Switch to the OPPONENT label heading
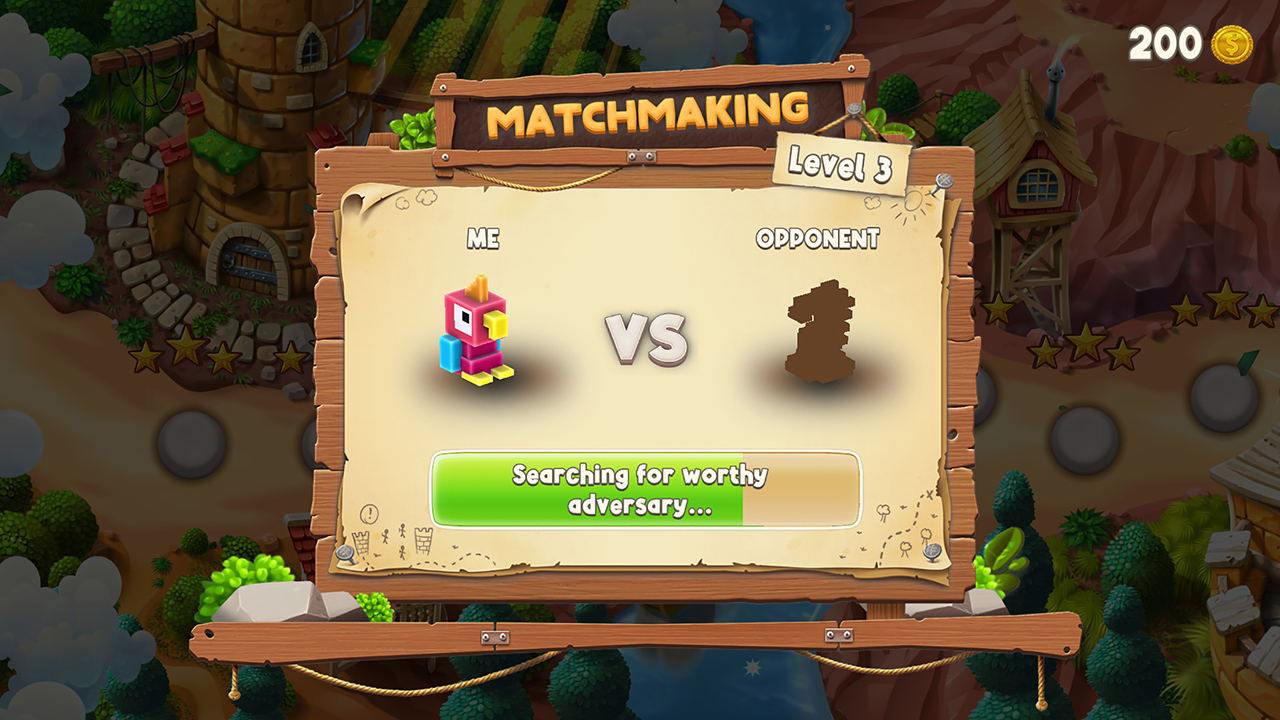This screenshot has height=720, width=1280. pos(818,240)
